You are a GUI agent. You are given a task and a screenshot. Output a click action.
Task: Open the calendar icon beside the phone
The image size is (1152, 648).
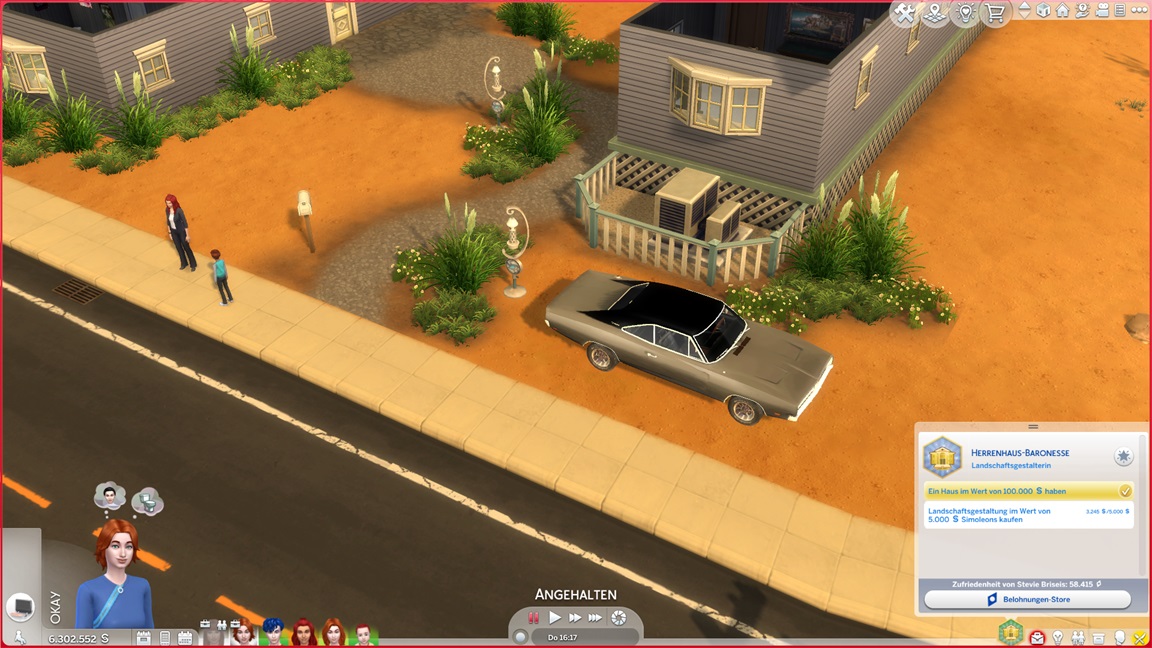tap(184, 637)
